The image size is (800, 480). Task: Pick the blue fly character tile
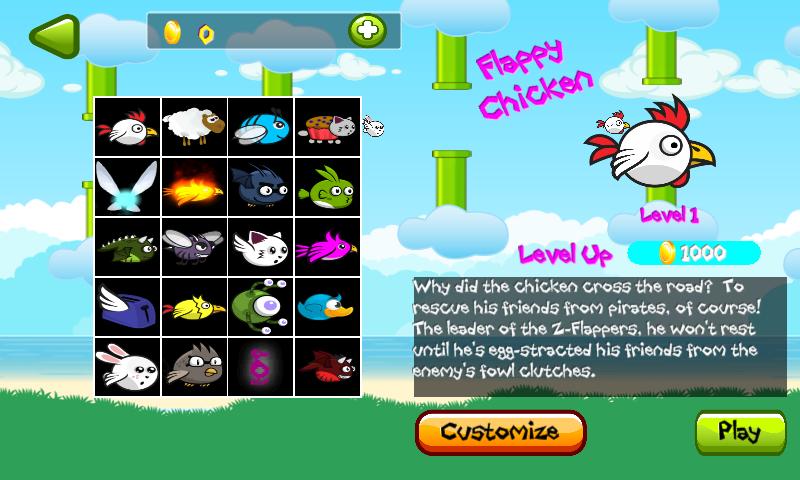[260, 127]
